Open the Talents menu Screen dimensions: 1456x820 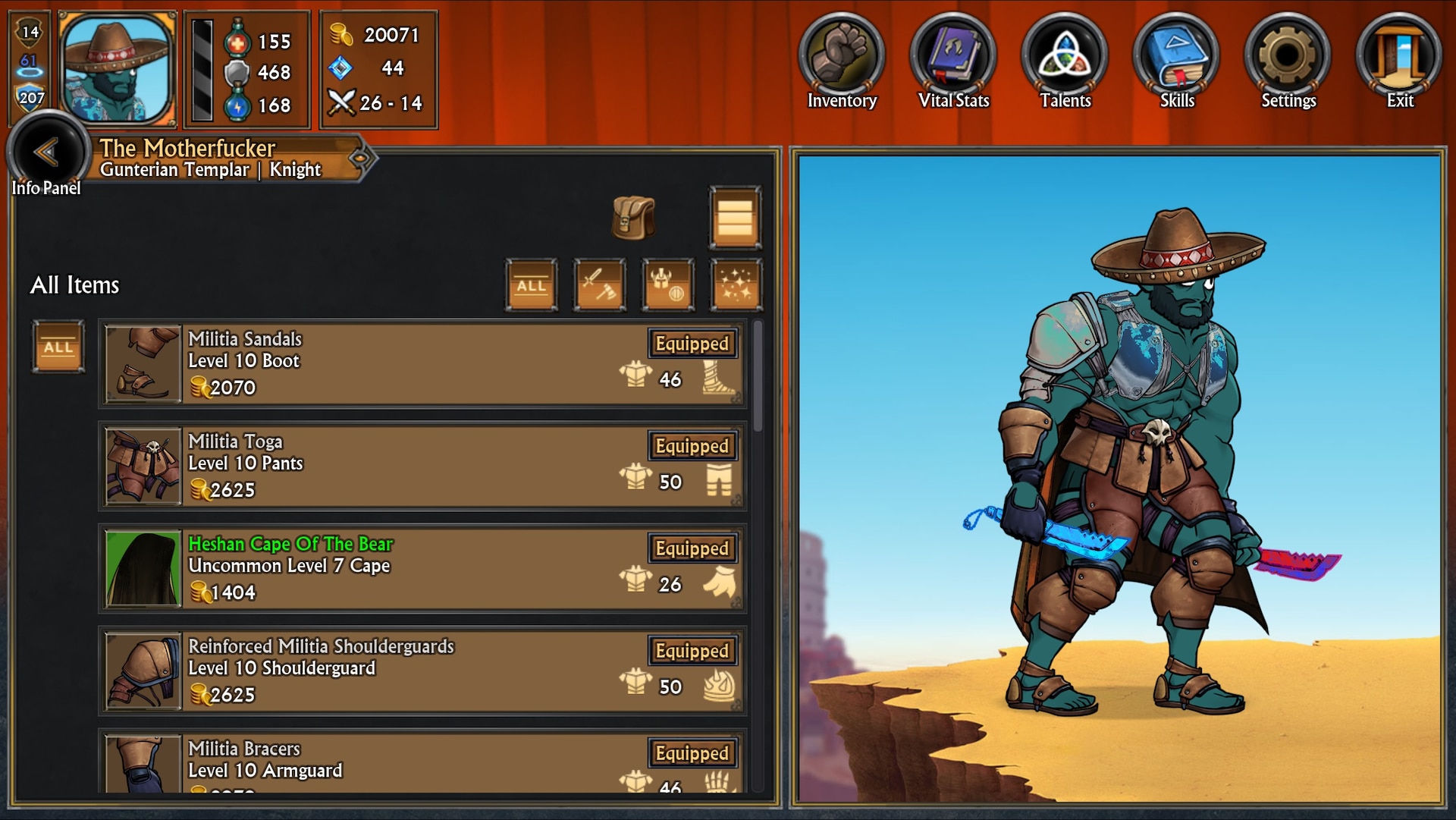(1065, 58)
